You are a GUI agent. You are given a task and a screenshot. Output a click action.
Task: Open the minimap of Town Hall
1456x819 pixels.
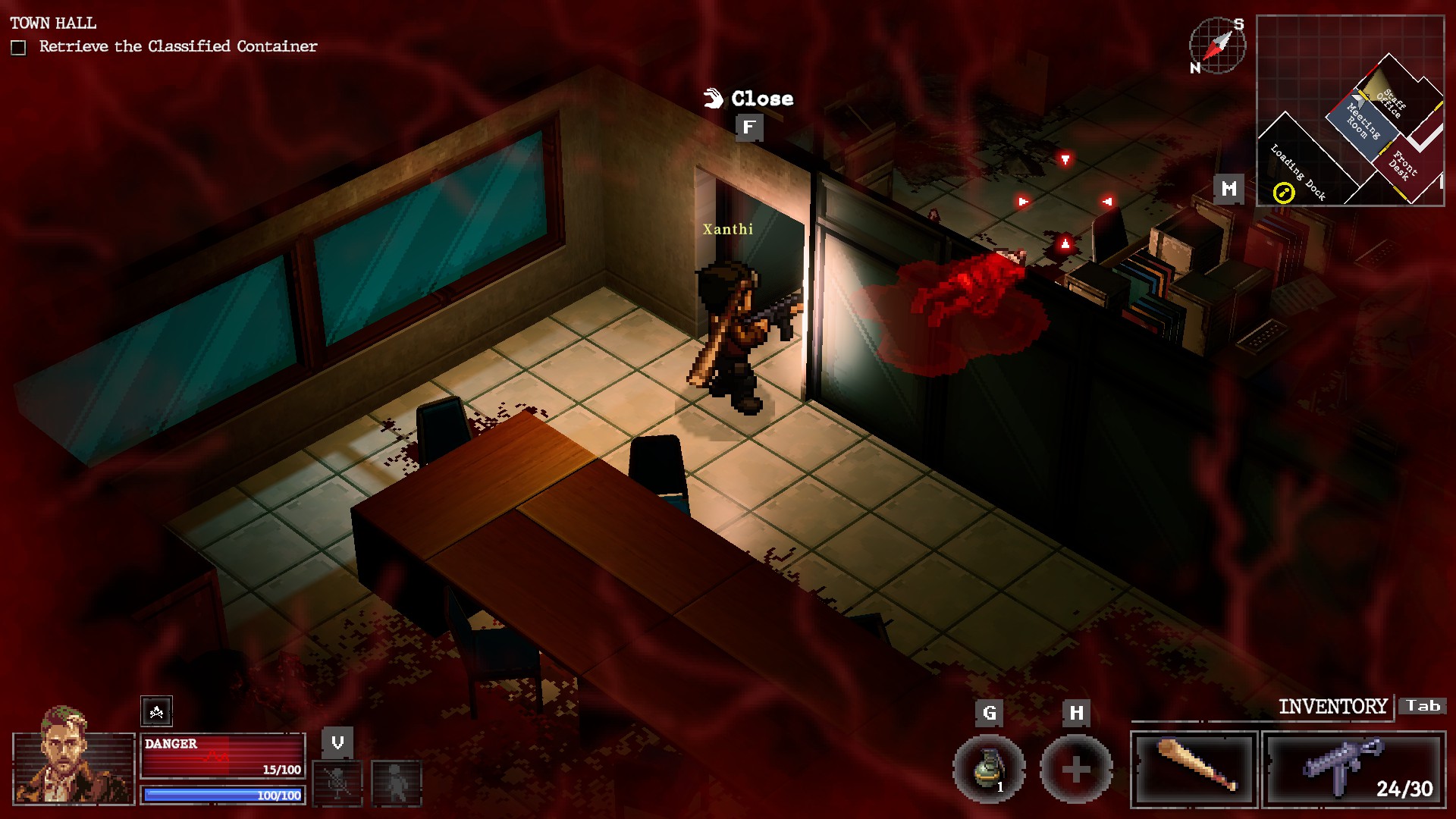click(1350, 111)
